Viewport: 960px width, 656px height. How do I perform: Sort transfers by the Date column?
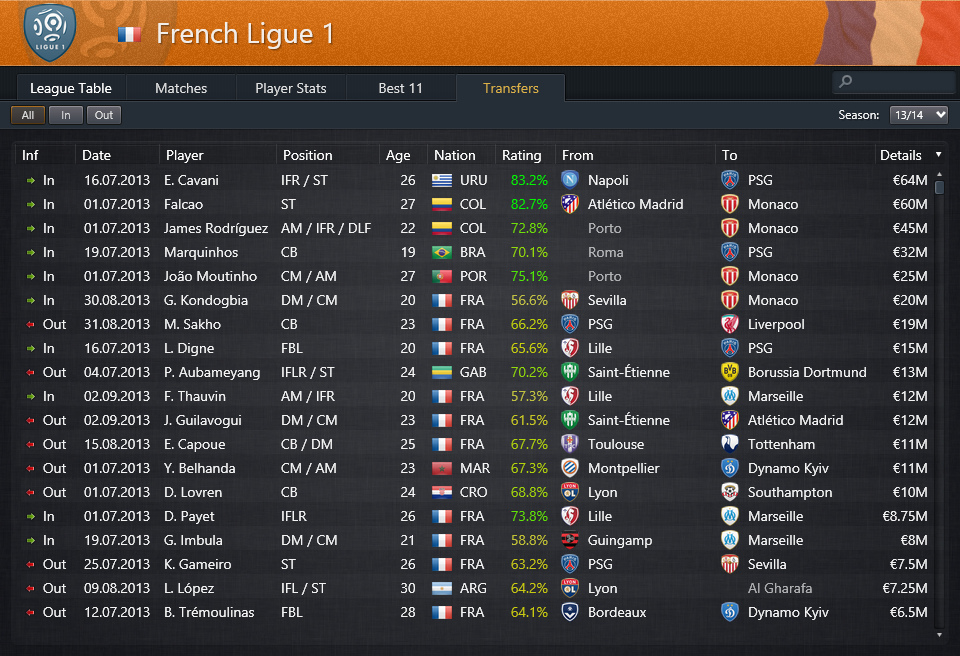click(97, 155)
